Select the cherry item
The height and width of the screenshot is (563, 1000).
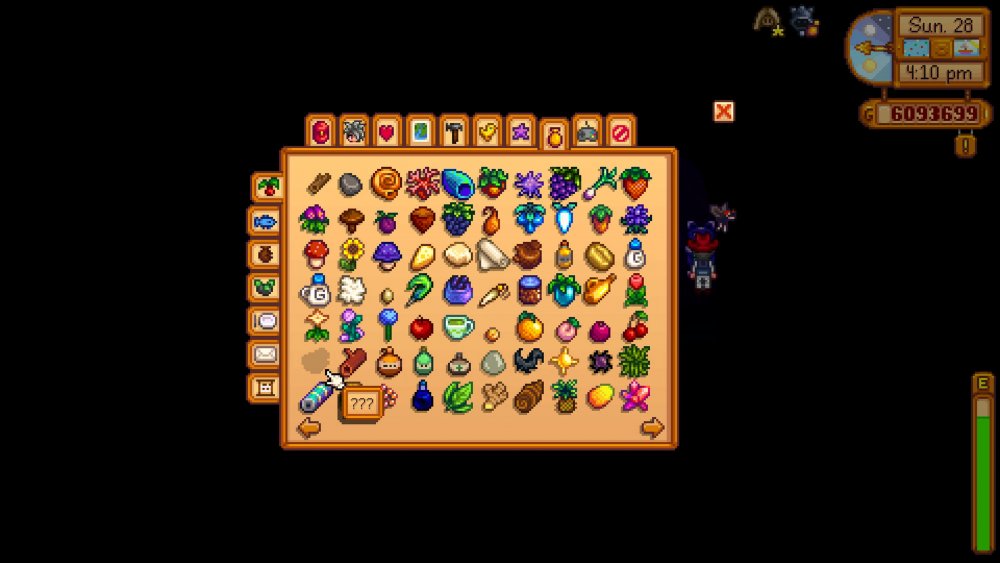tap(635, 326)
